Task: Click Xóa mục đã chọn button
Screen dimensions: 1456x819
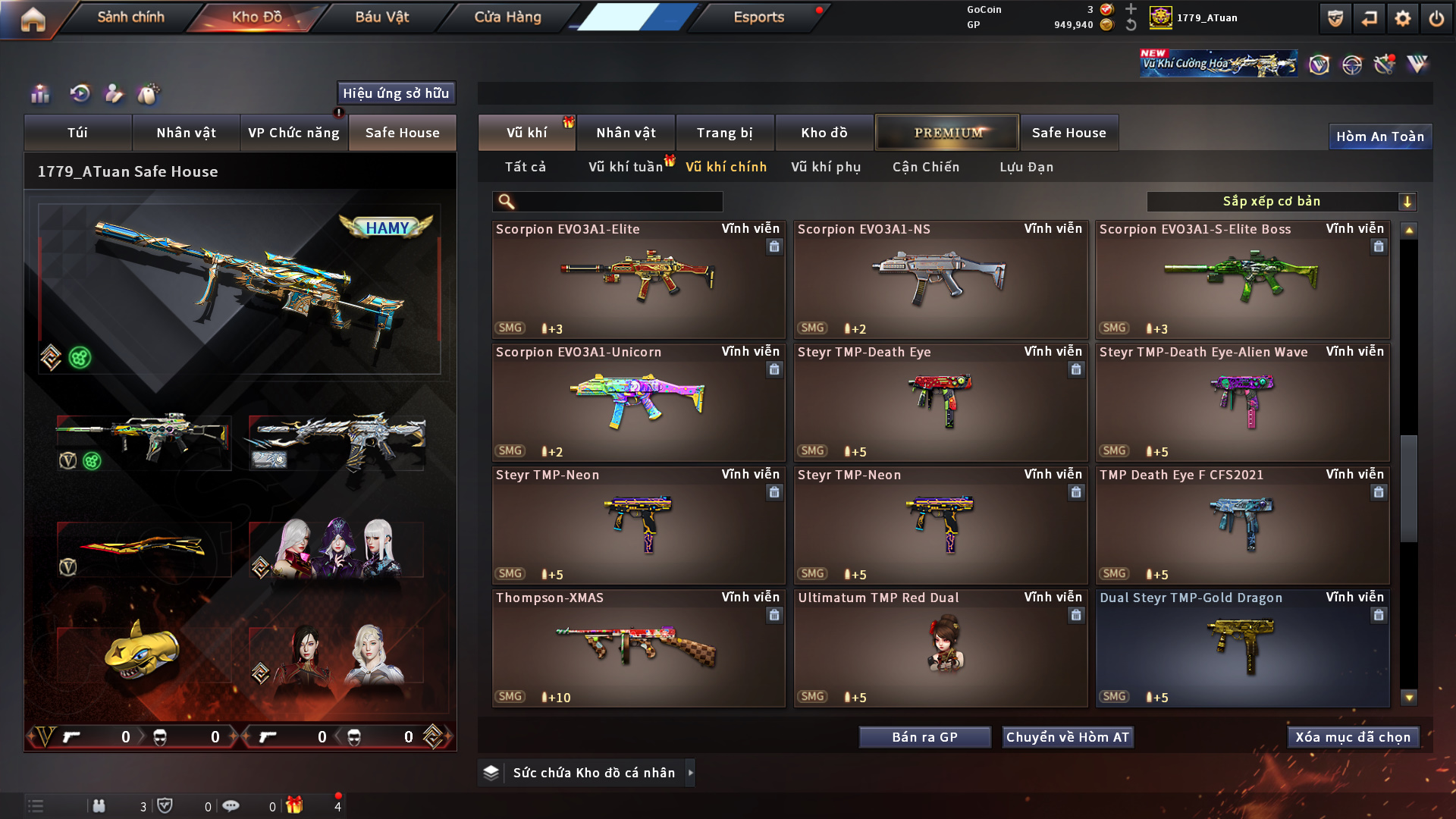Action: (1352, 737)
